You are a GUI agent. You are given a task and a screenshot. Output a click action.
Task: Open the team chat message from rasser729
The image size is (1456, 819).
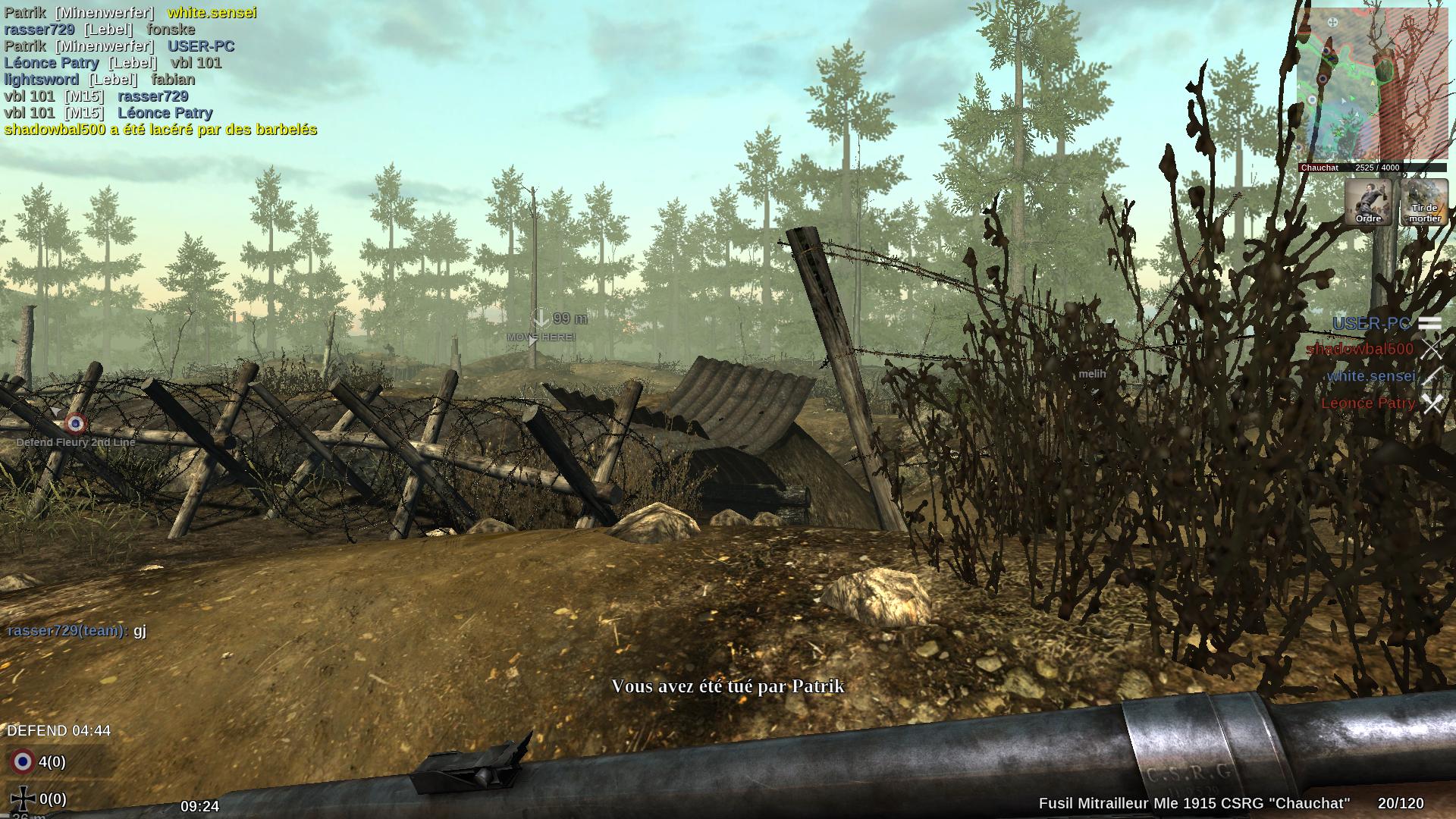pyautogui.click(x=77, y=630)
